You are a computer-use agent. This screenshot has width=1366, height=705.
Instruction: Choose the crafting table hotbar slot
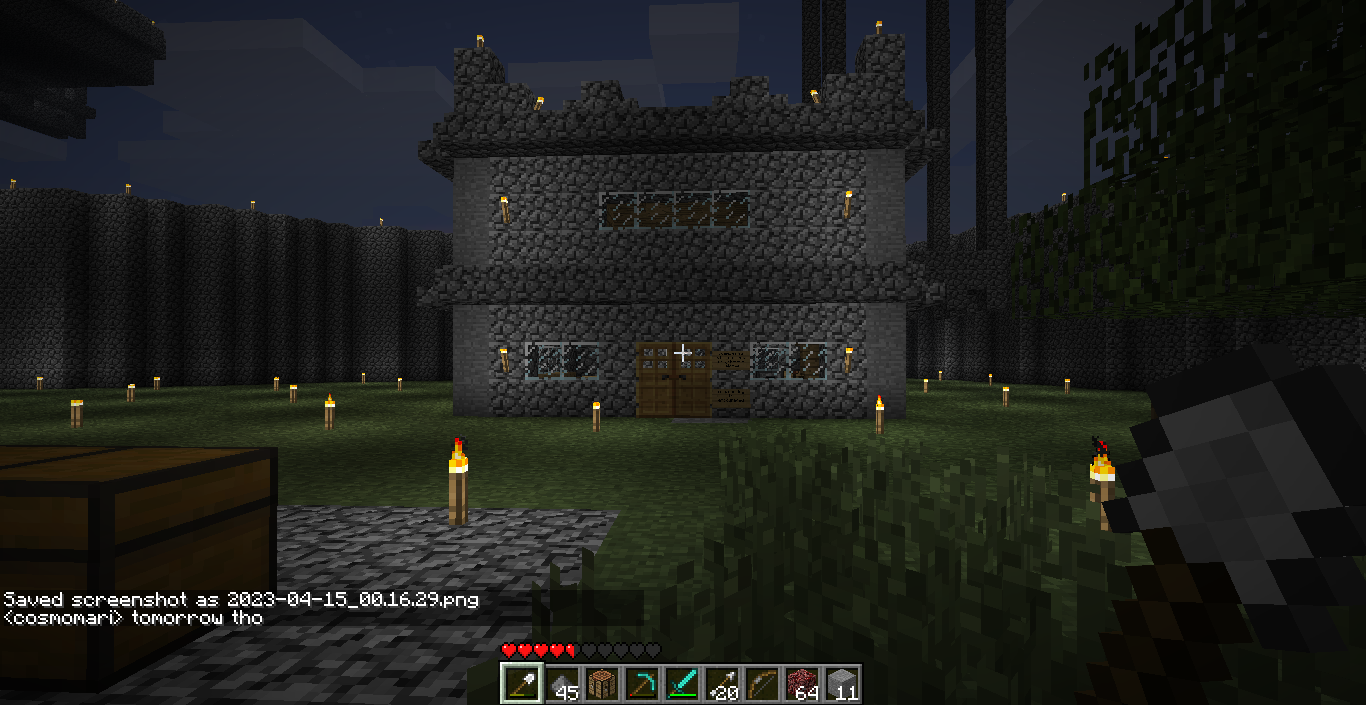601,684
